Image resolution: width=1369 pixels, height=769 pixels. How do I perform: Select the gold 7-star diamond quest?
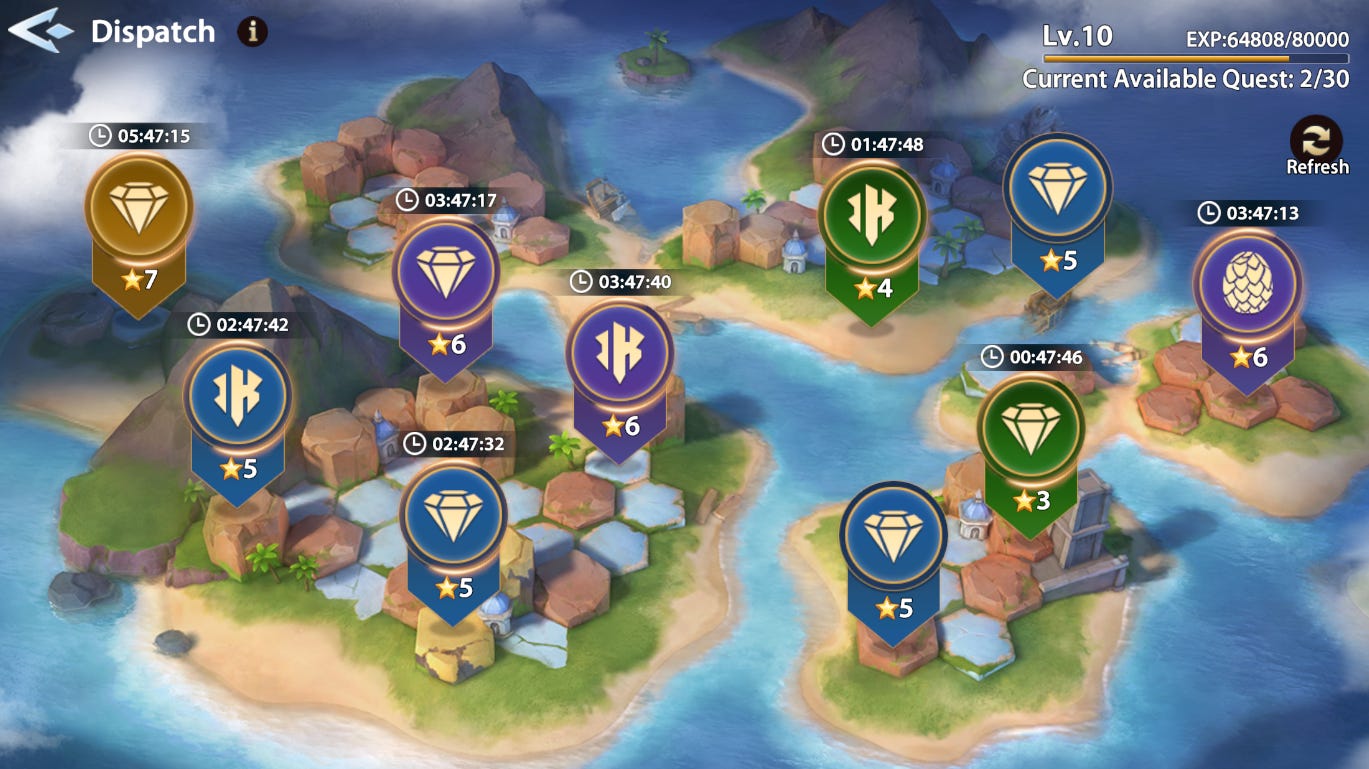(138, 209)
